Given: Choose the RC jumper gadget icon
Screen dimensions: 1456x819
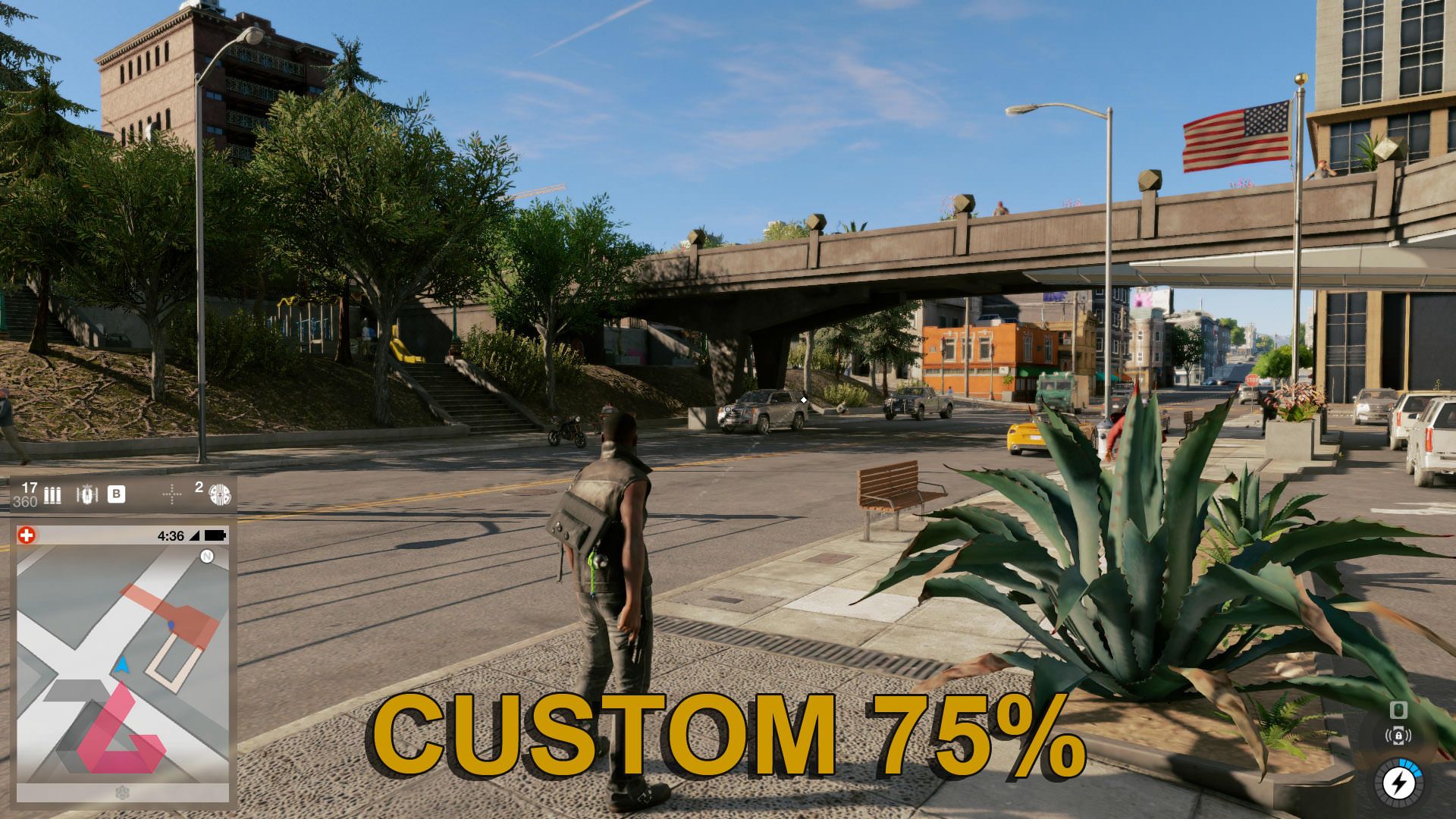Looking at the screenshot, I should tap(87, 495).
